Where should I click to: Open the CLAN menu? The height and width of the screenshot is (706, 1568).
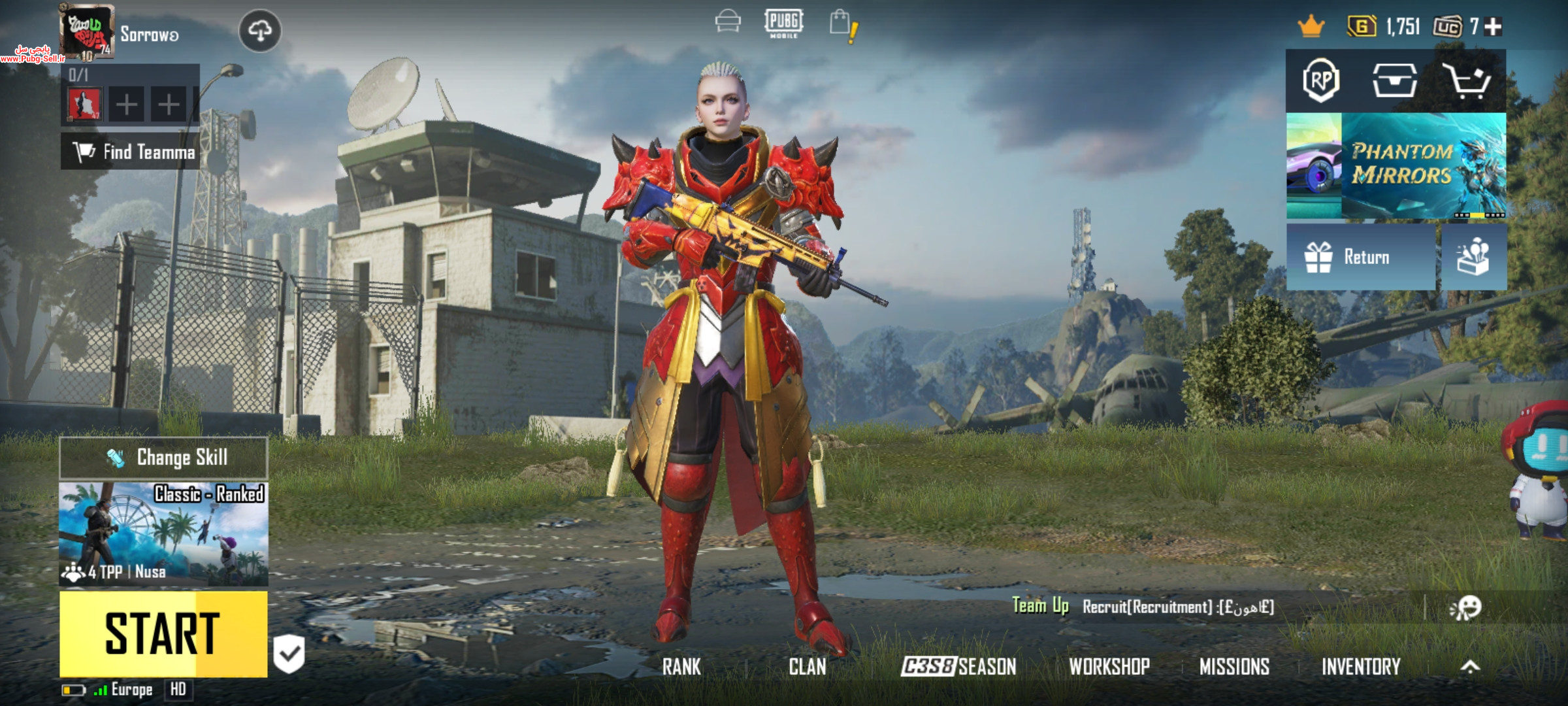808,667
